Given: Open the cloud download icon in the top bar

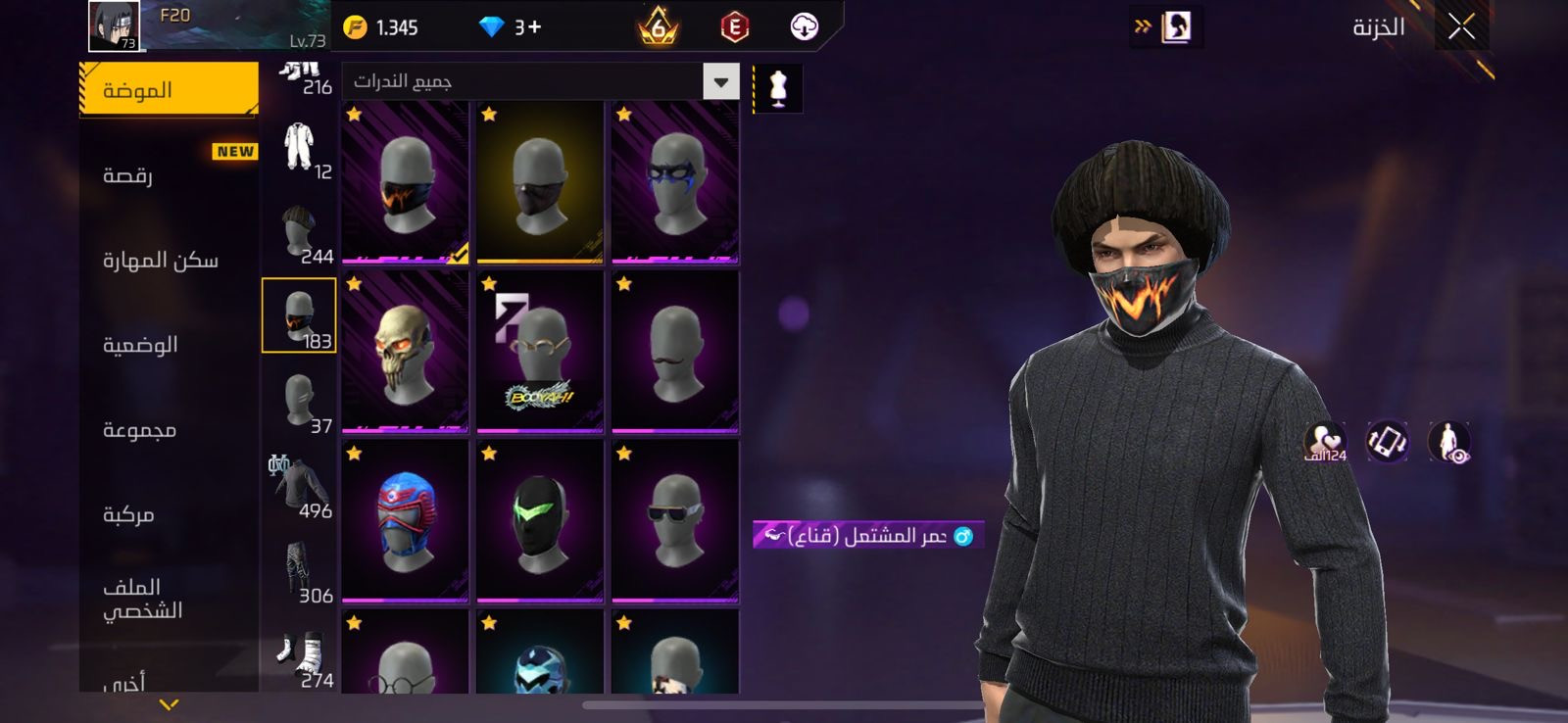Looking at the screenshot, I should pos(805,26).
